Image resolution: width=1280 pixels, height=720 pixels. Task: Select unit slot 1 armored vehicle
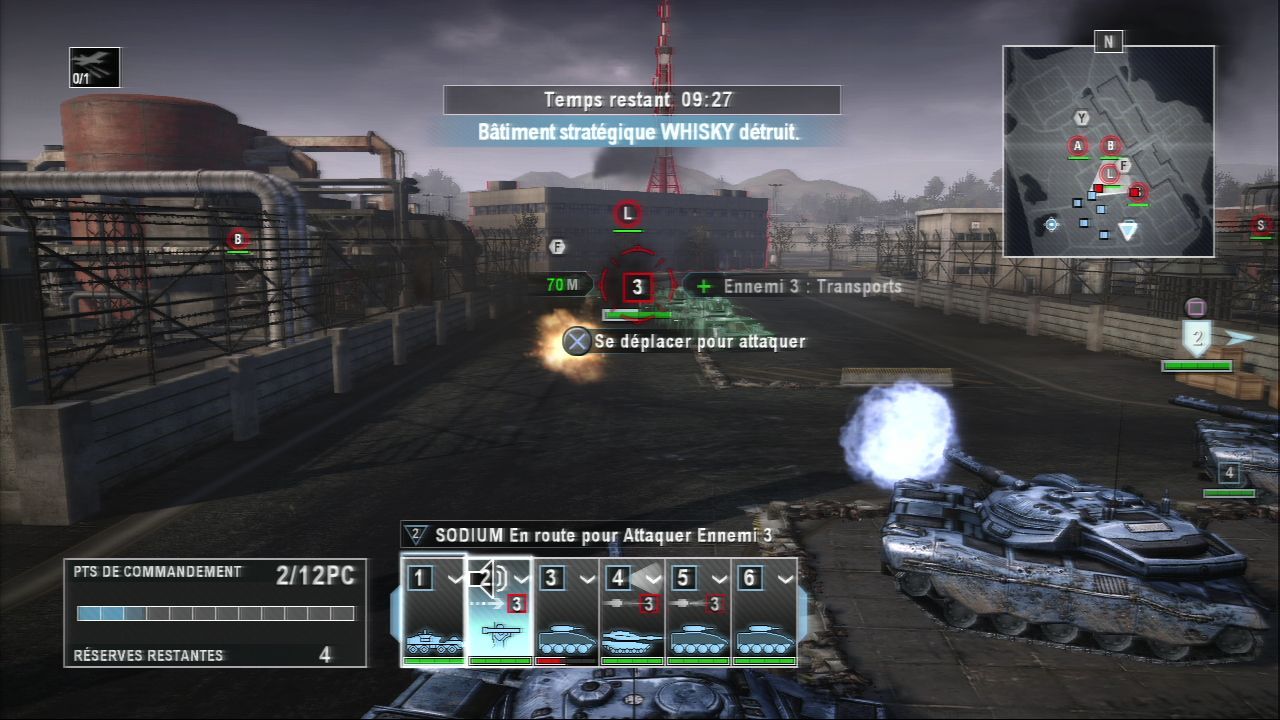pos(434,612)
